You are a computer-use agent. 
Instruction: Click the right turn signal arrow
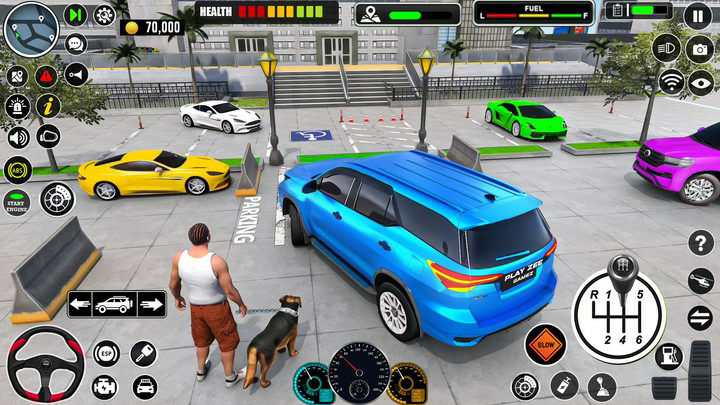pyautogui.click(x=151, y=304)
